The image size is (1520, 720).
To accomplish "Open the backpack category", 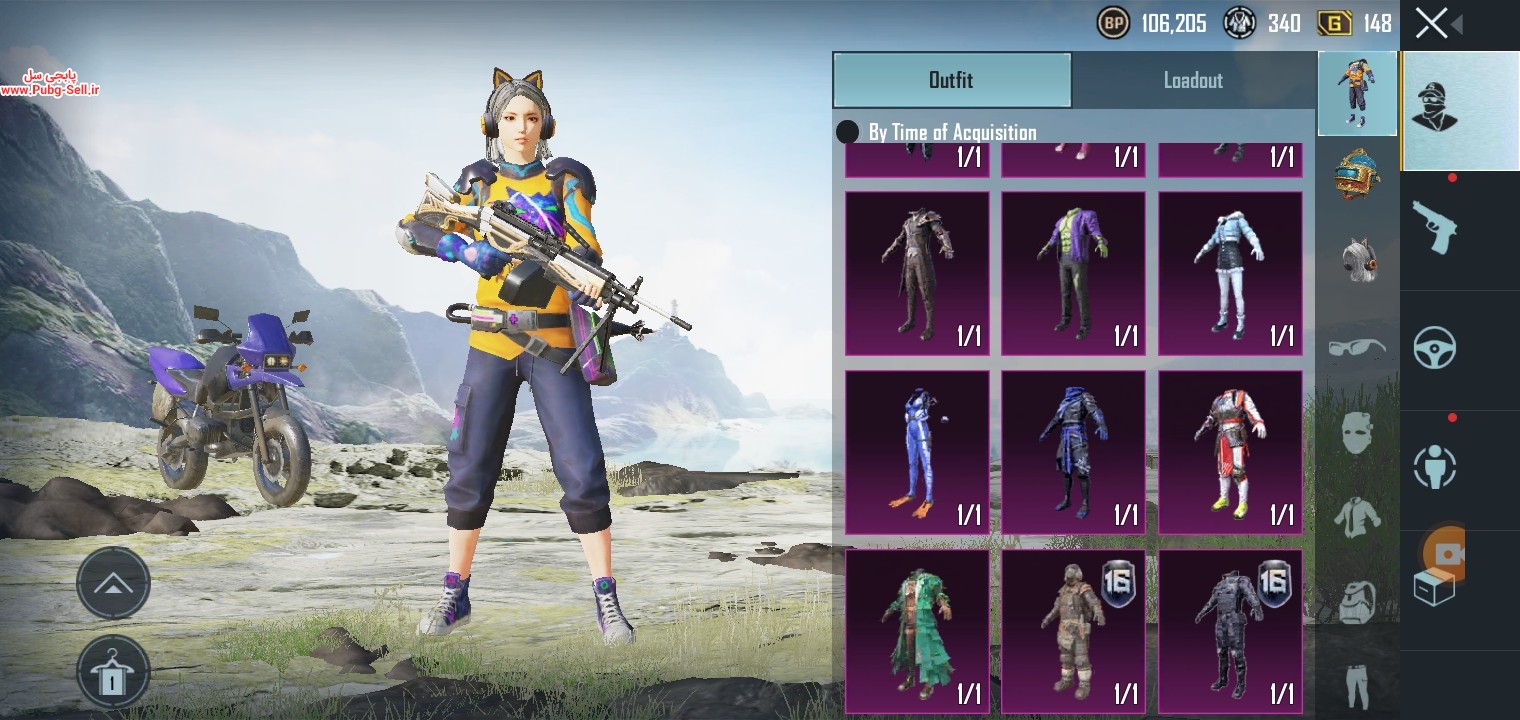I will pyautogui.click(x=1357, y=602).
